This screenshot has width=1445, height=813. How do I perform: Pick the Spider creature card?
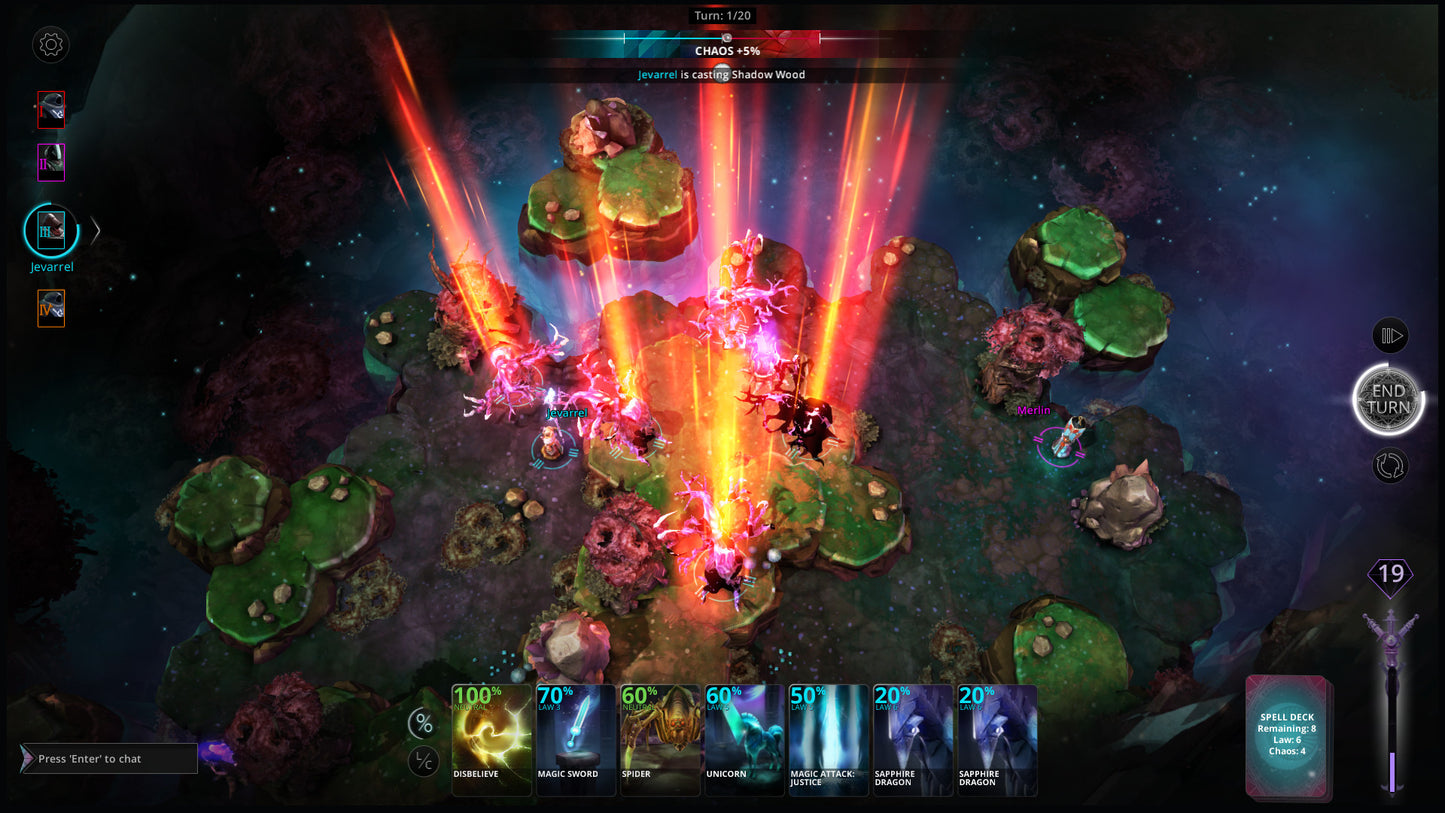click(660, 739)
